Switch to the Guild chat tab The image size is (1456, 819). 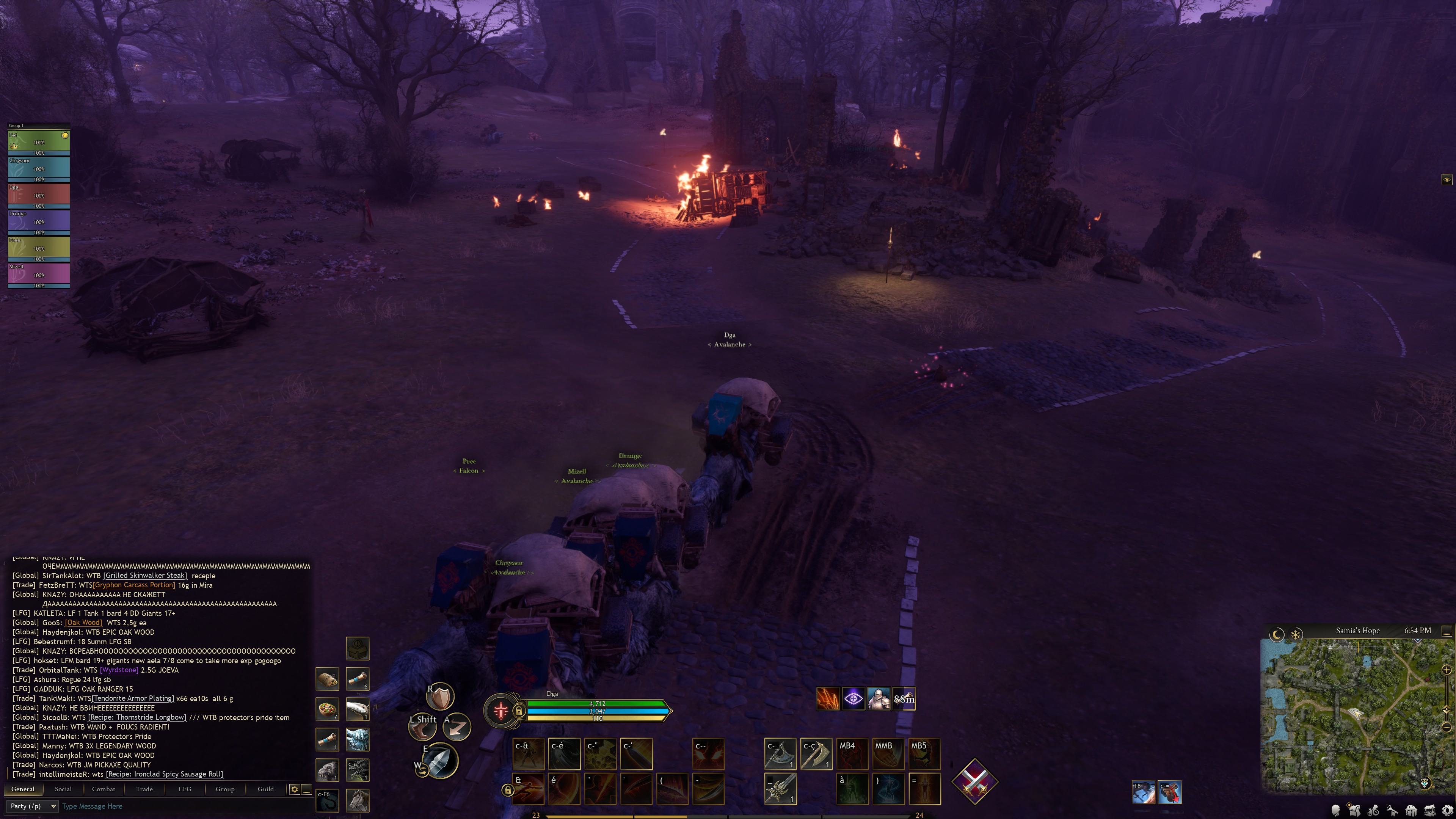266,789
